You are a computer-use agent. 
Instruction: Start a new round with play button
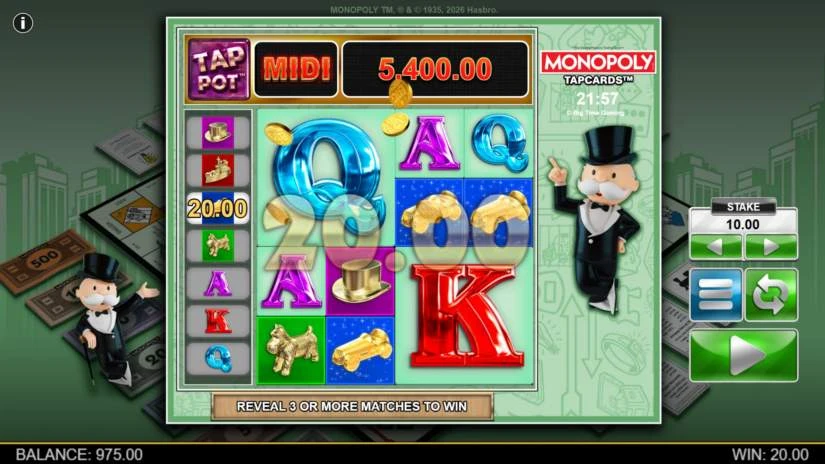pyautogui.click(x=743, y=355)
